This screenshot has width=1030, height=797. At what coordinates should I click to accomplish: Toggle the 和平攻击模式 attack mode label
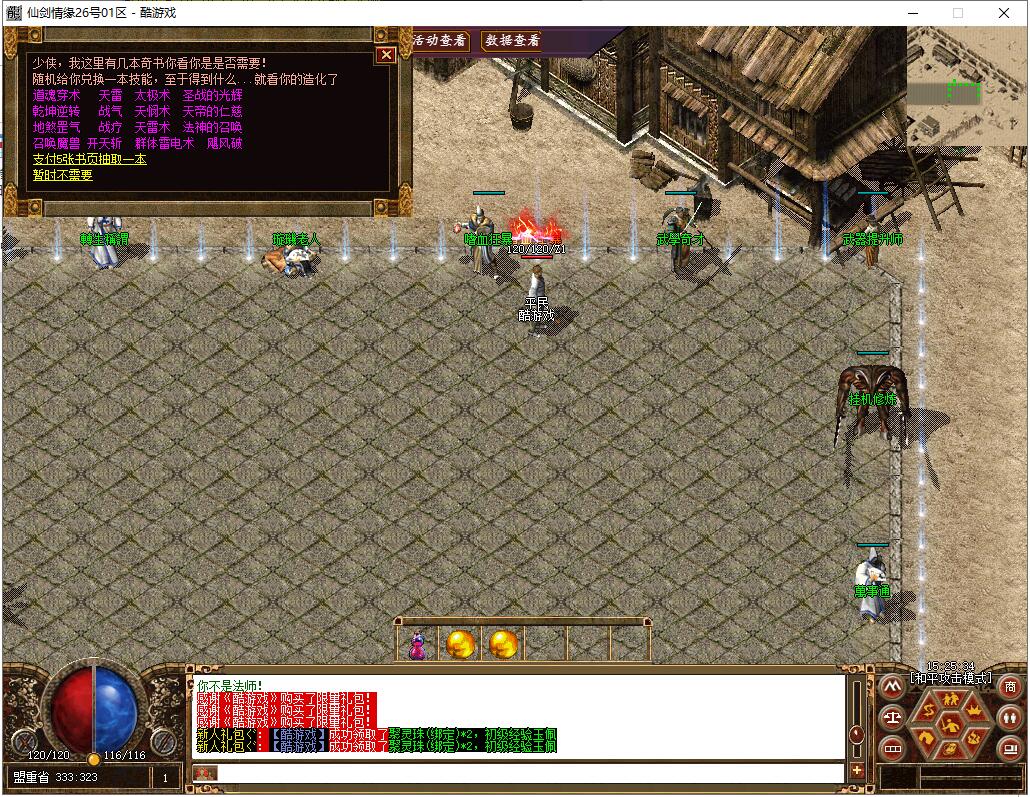click(x=951, y=678)
